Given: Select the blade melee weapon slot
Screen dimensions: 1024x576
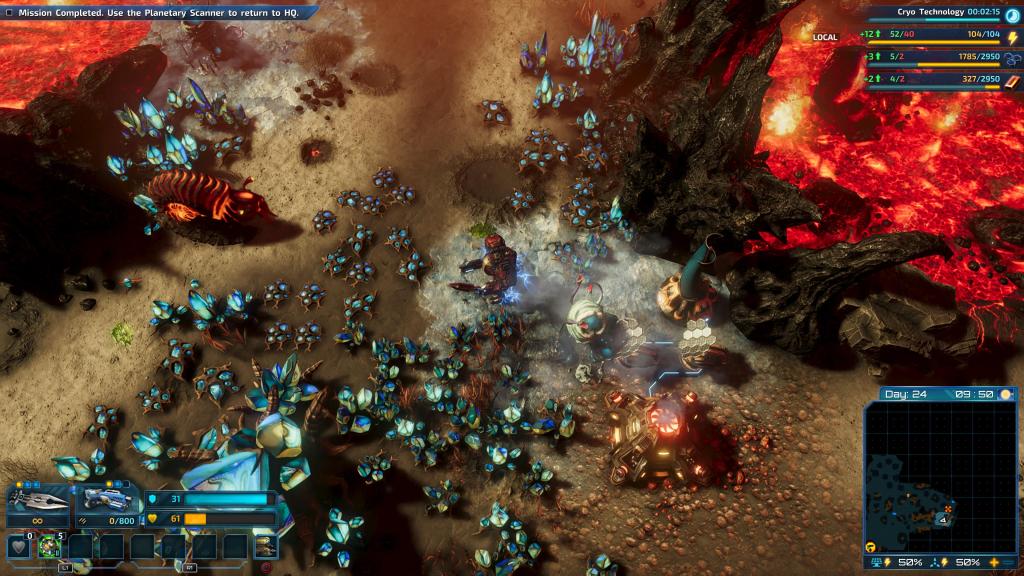Looking at the screenshot, I should (38, 498).
